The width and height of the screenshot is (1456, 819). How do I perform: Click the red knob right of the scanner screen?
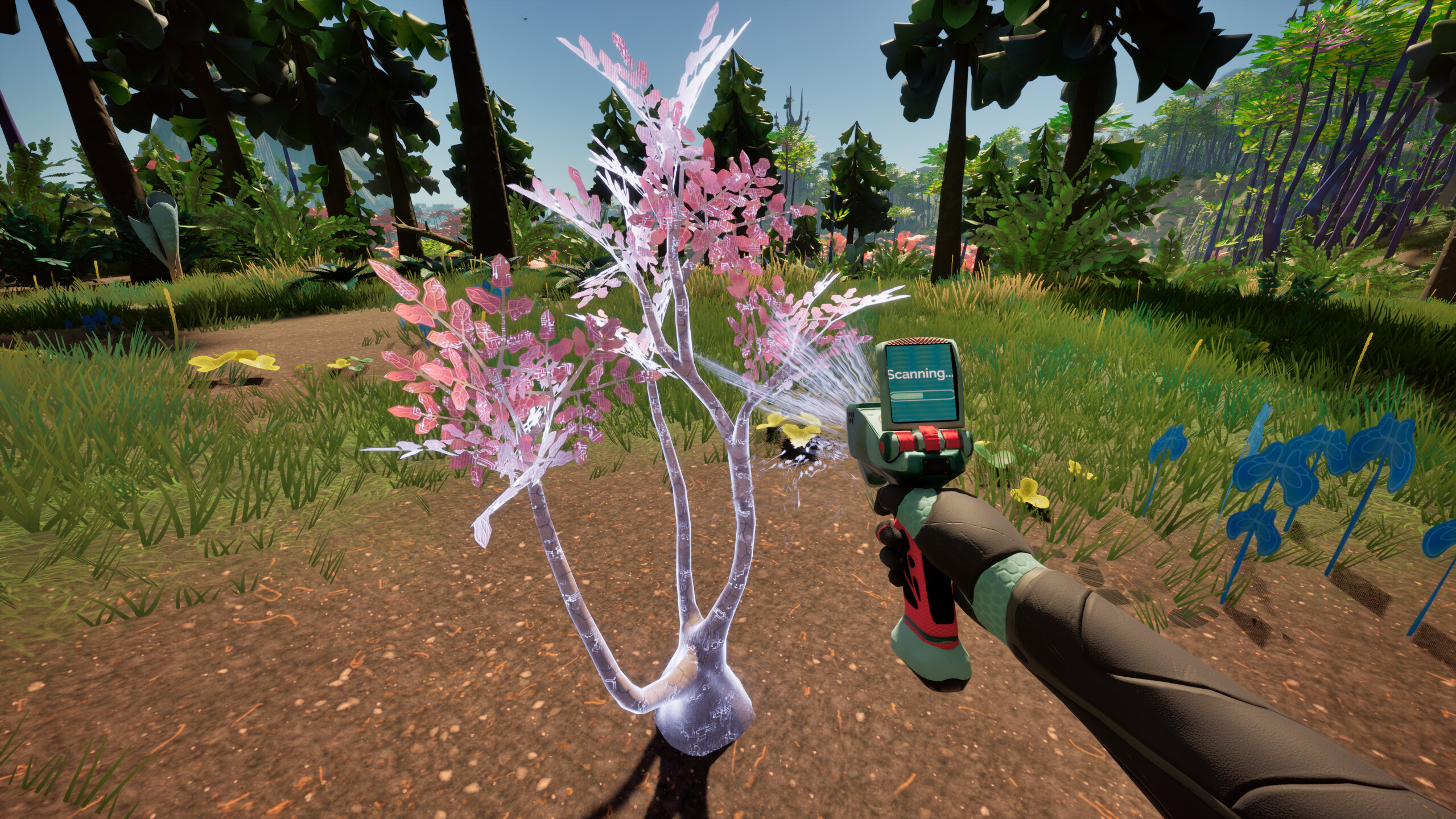[x=953, y=440]
